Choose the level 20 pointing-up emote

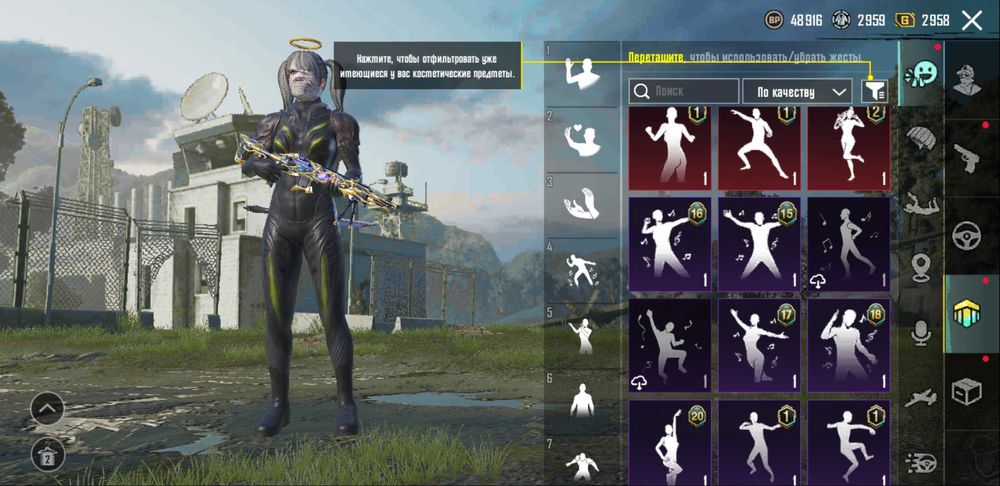click(669, 442)
